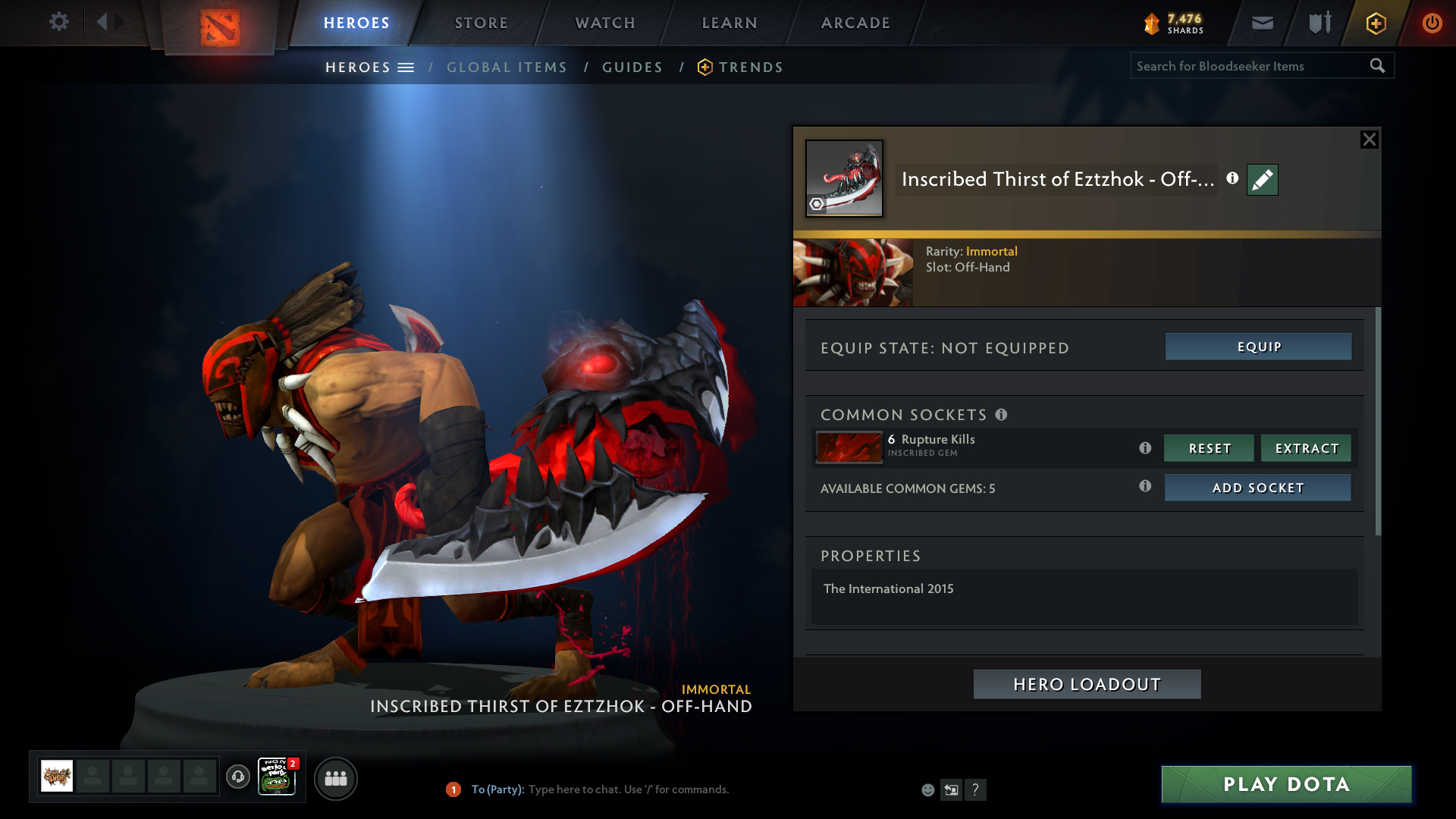The width and height of the screenshot is (1456, 819).
Task: Add a socket to the item
Action: pos(1257,488)
